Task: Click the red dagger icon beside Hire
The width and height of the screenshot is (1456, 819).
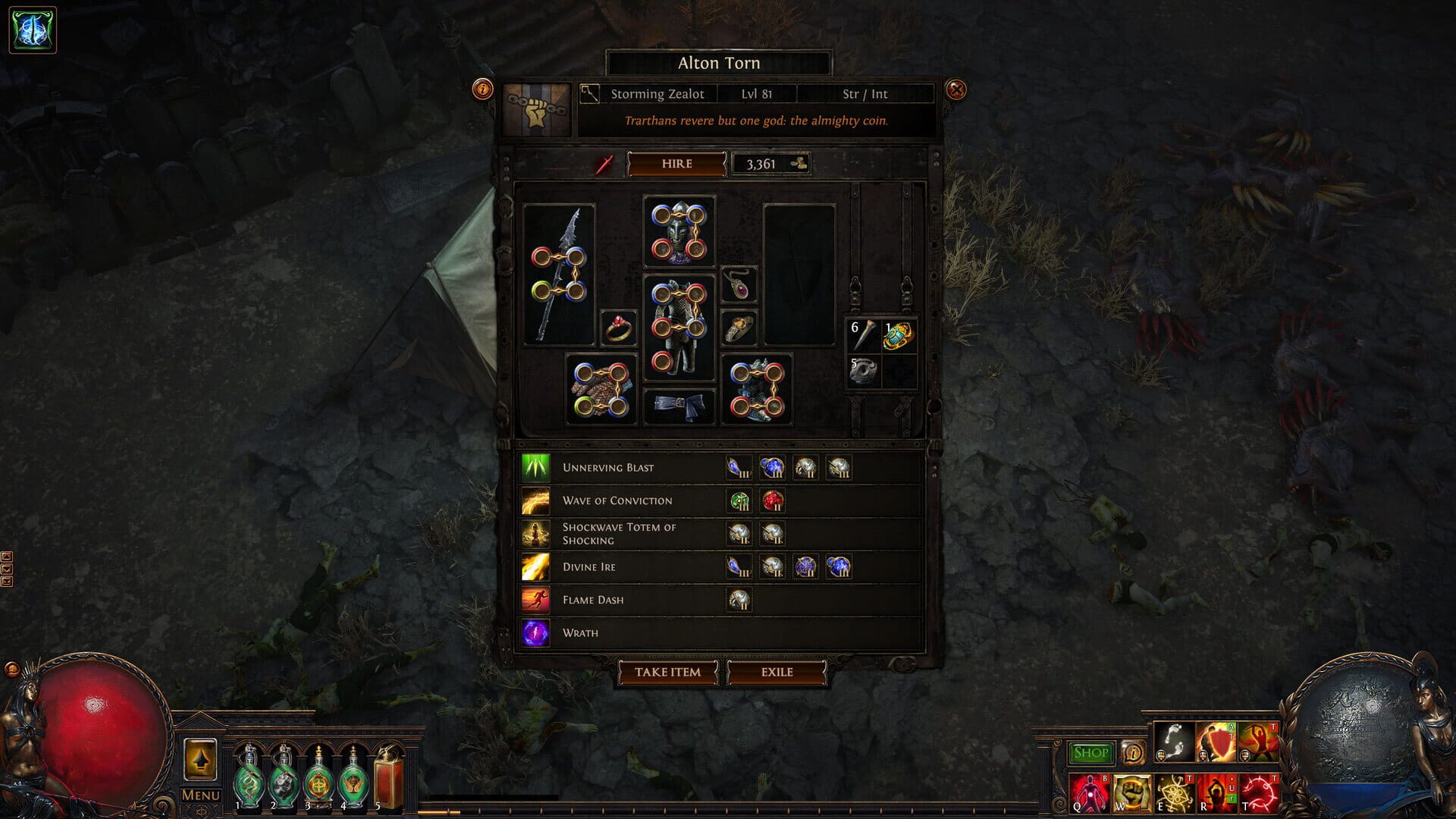Action: coord(603,164)
